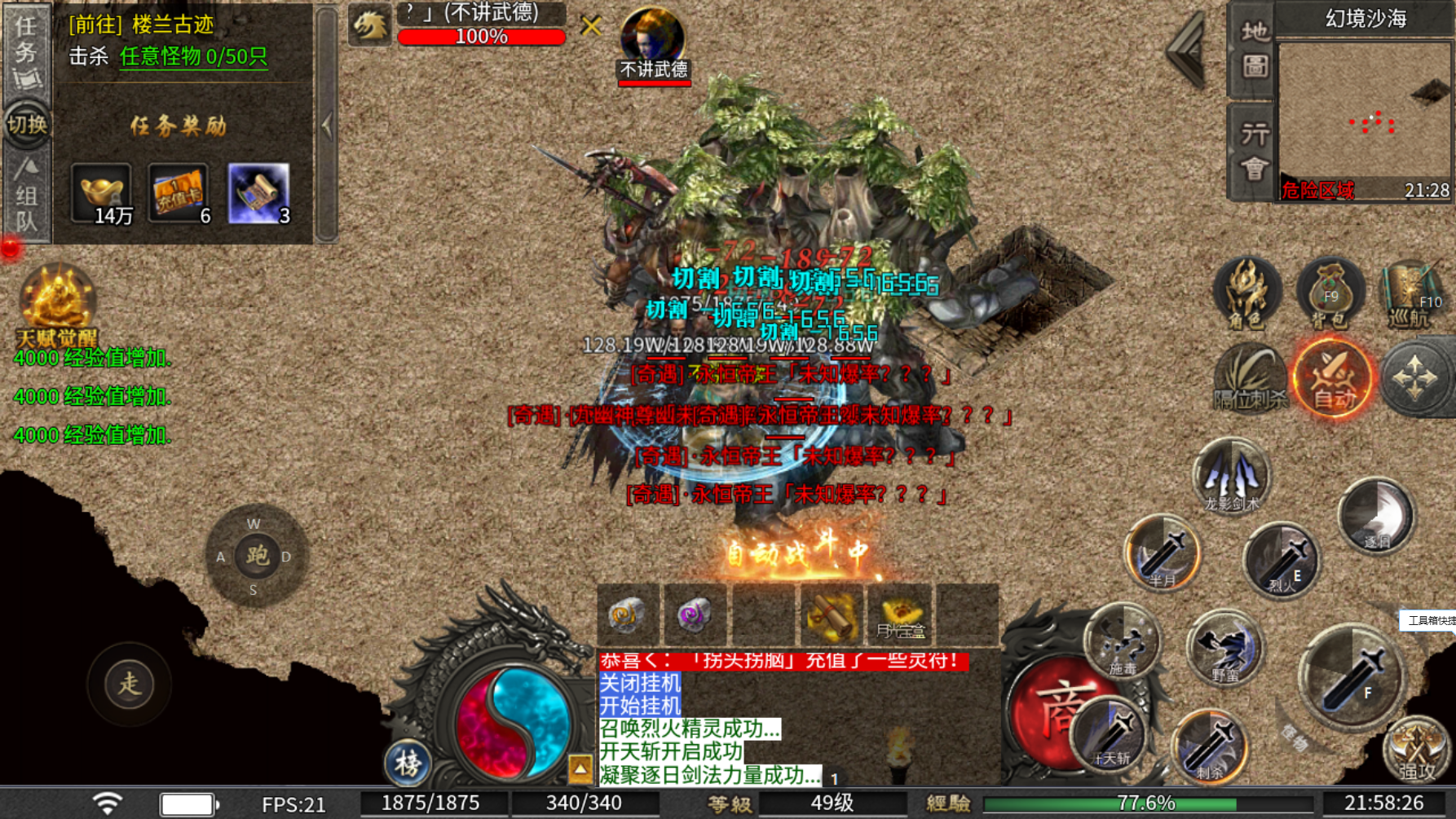Use the 隔位刺杀 skill
This screenshot has width=1456, height=819.
[x=1250, y=378]
